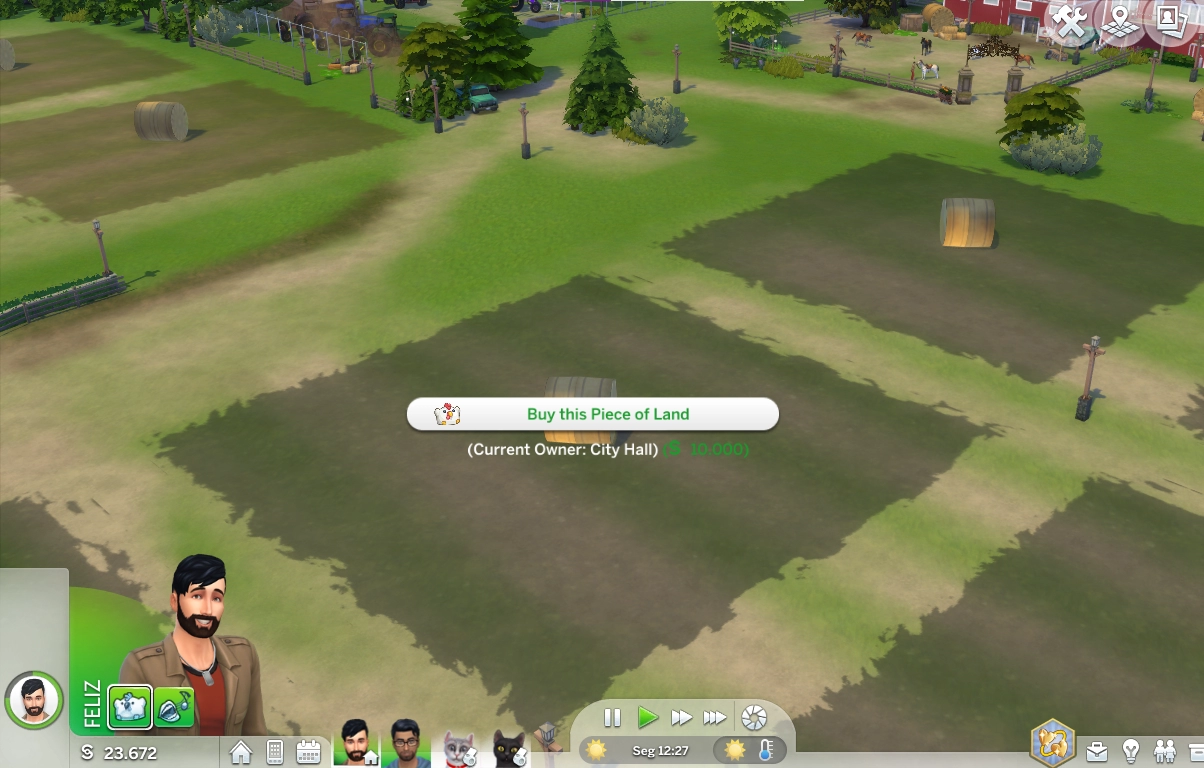Select the bearded Sim household portrait
Viewport: 1204px width, 768px height.
(x=355, y=743)
